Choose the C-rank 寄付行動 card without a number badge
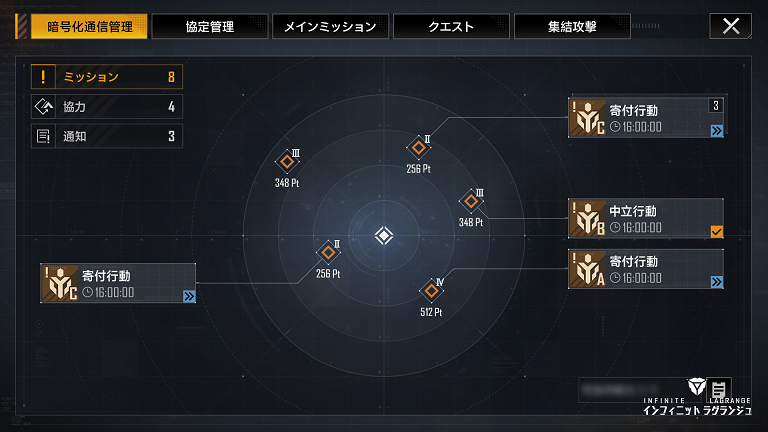Image resolution: width=768 pixels, height=432 pixels. tap(115, 283)
